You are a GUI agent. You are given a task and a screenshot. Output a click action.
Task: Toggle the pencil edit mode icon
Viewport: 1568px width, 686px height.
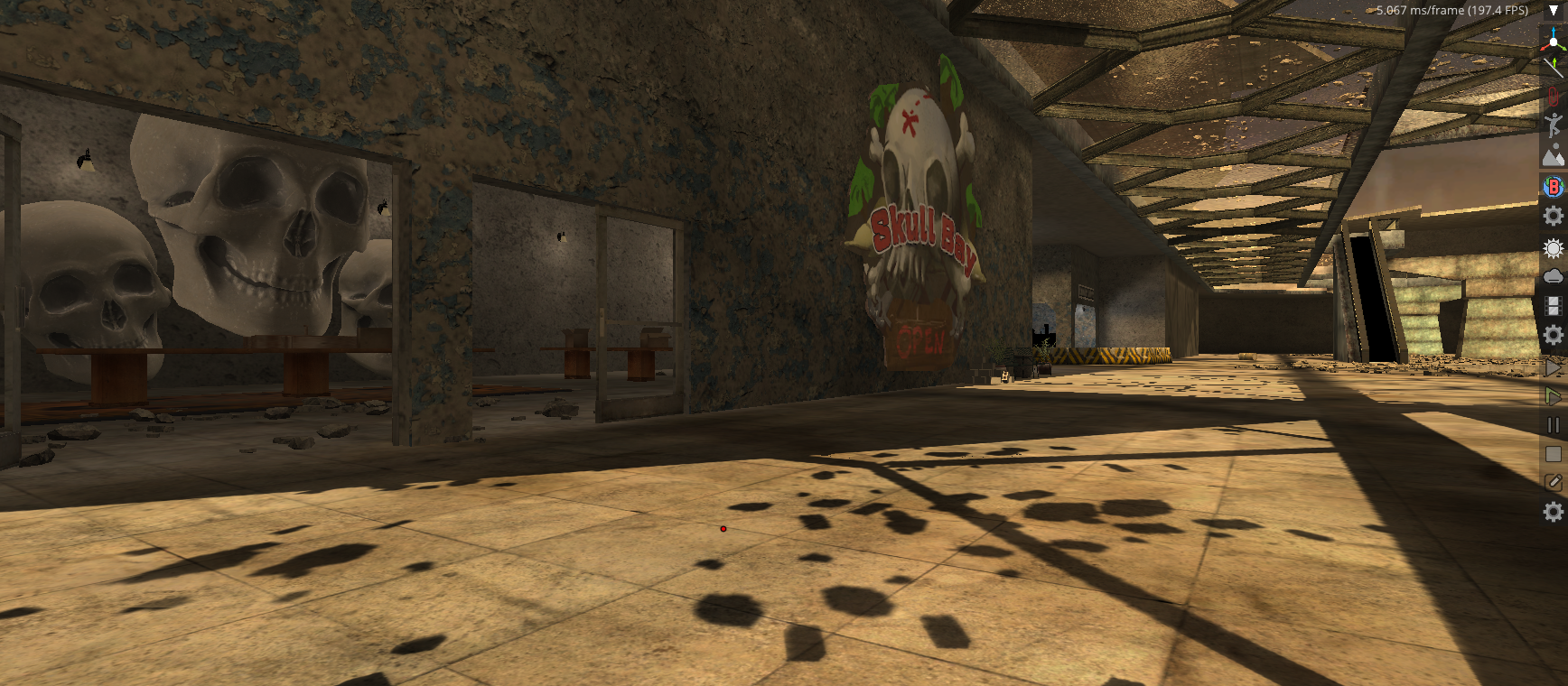pyautogui.click(x=1553, y=483)
